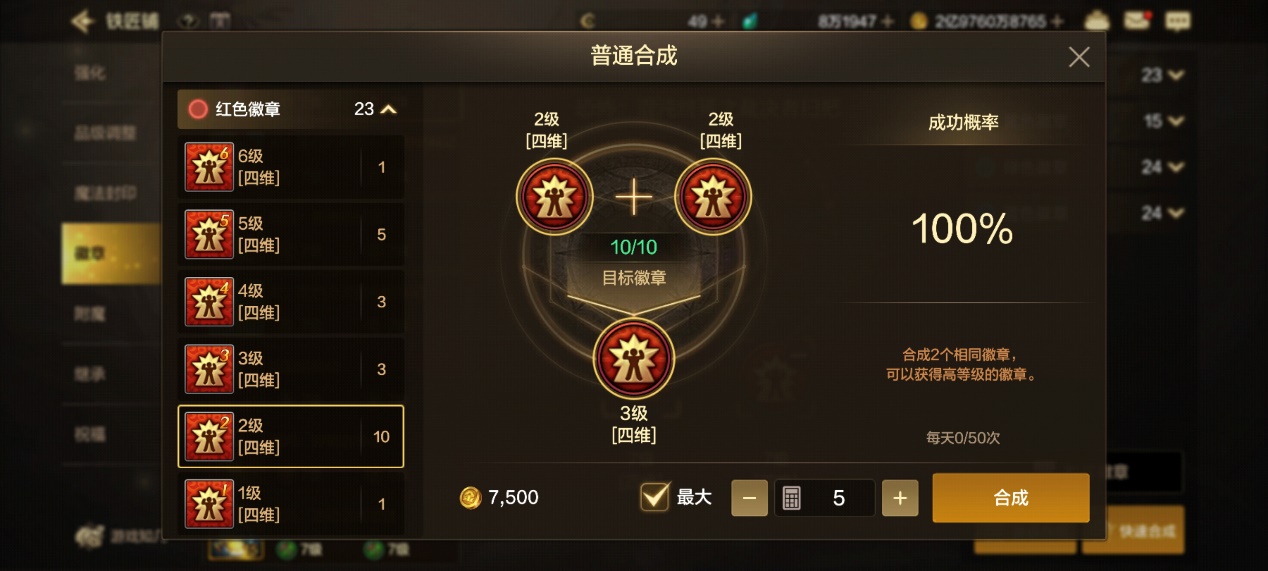Click the 3级 target emblem result icon
The width and height of the screenshot is (1268, 571).
pyautogui.click(x=633, y=359)
